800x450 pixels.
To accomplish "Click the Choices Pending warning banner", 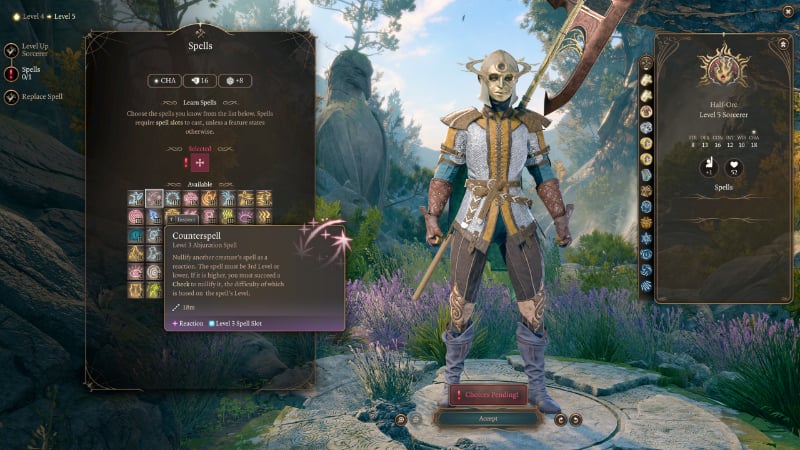I will tap(487, 394).
